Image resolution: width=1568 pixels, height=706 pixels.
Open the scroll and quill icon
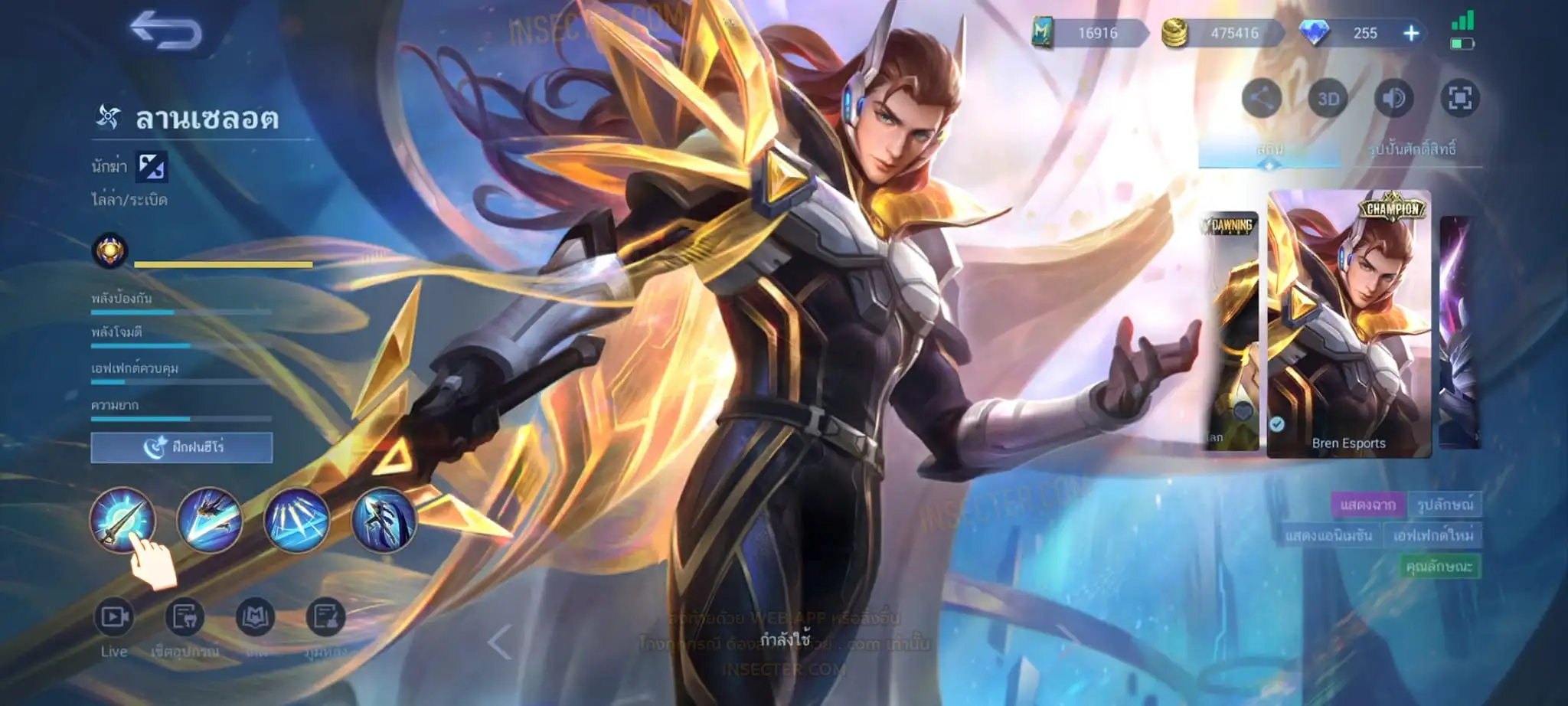[x=325, y=617]
